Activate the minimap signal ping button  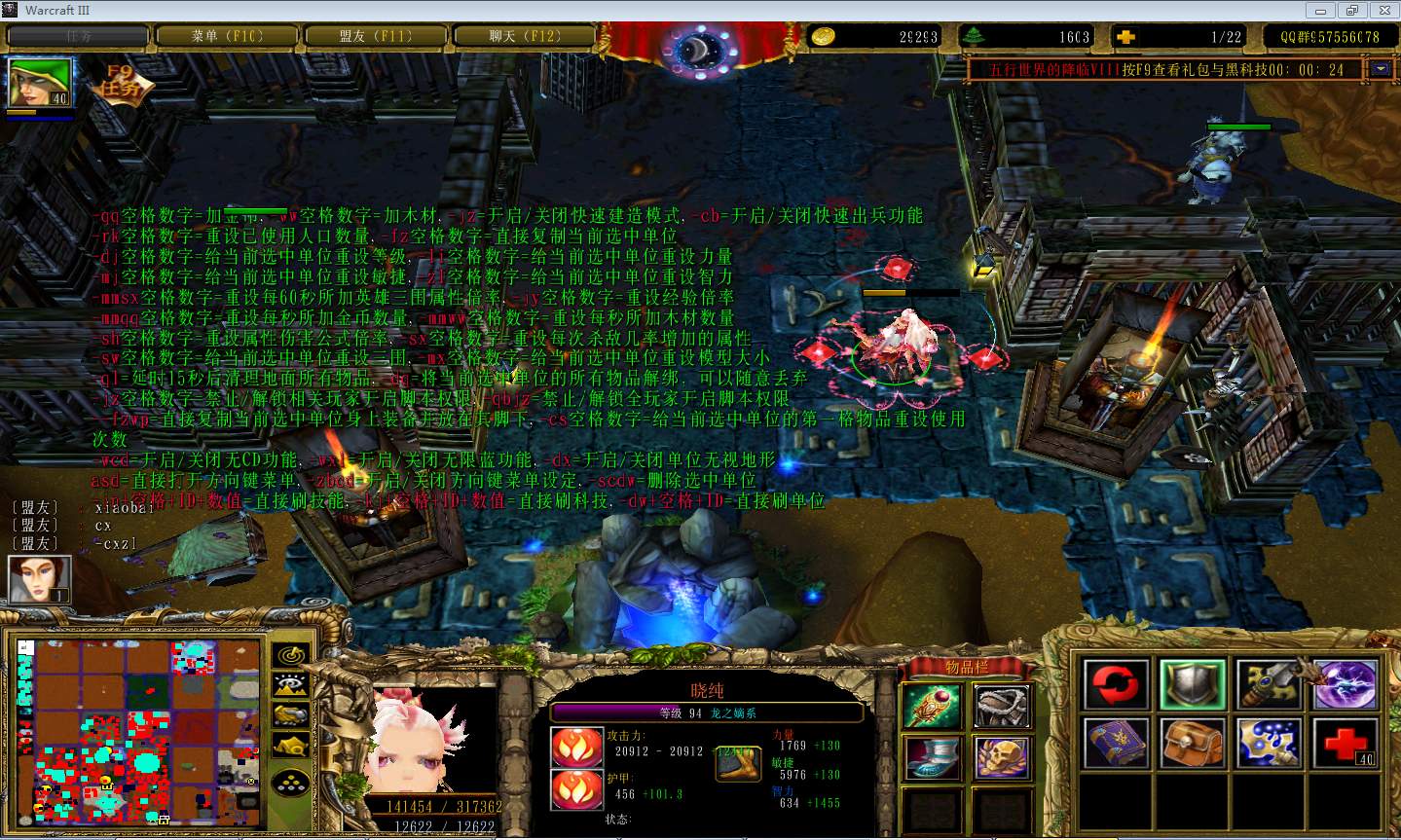290,655
